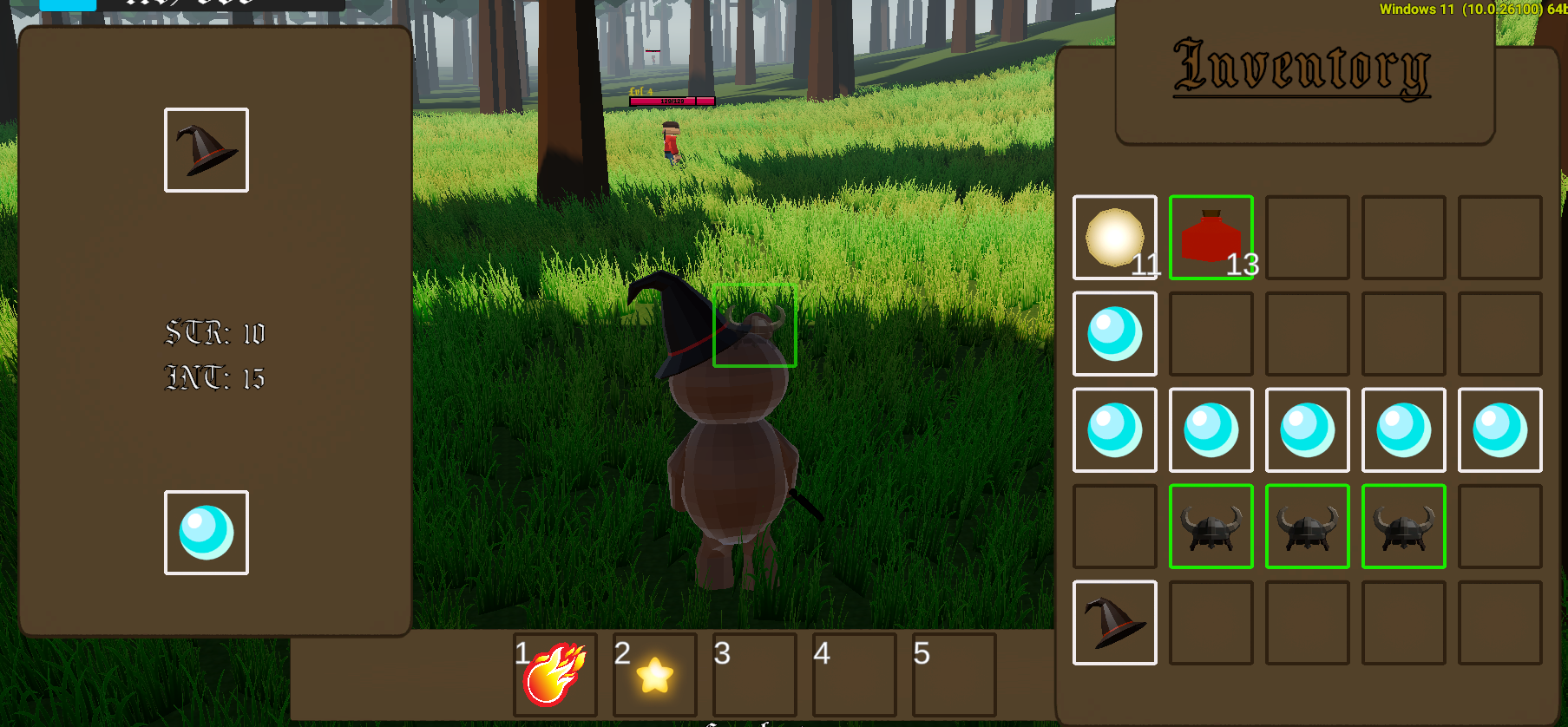Select the middle viking helmet in the inventory
Viewport: 1568px width, 727px height.
click(1307, 526)
